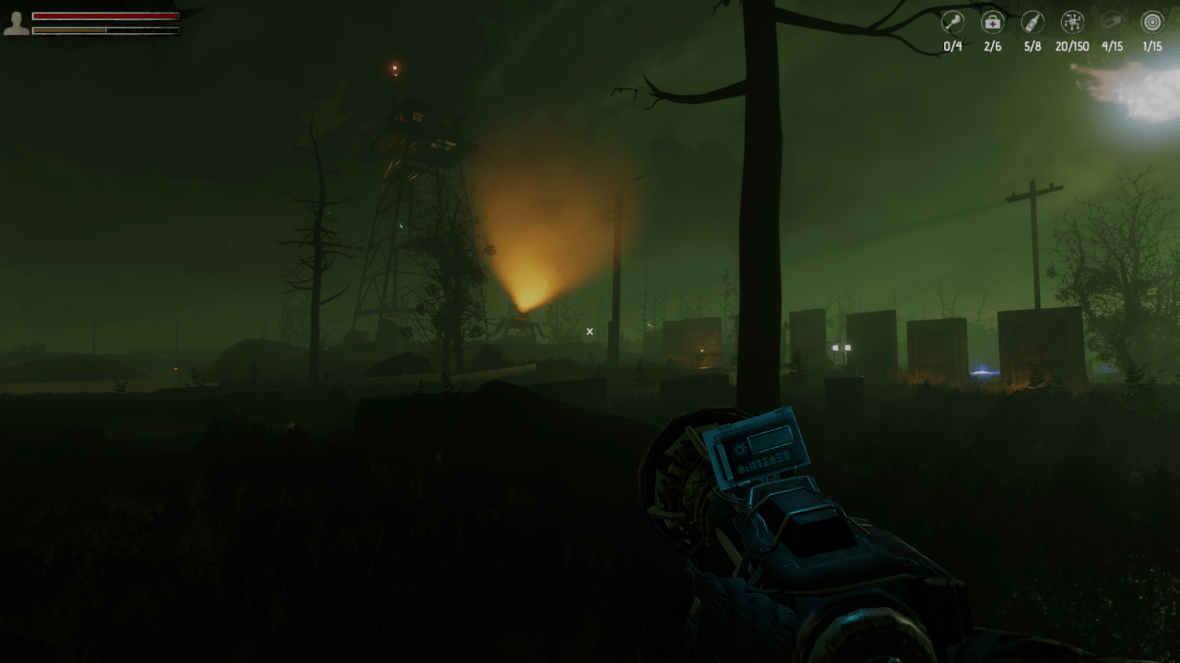This screenshot has height=663, width=1180.
Task: Select the first aid kit icon
Action: pyautogui.click(x=992, y=22)
